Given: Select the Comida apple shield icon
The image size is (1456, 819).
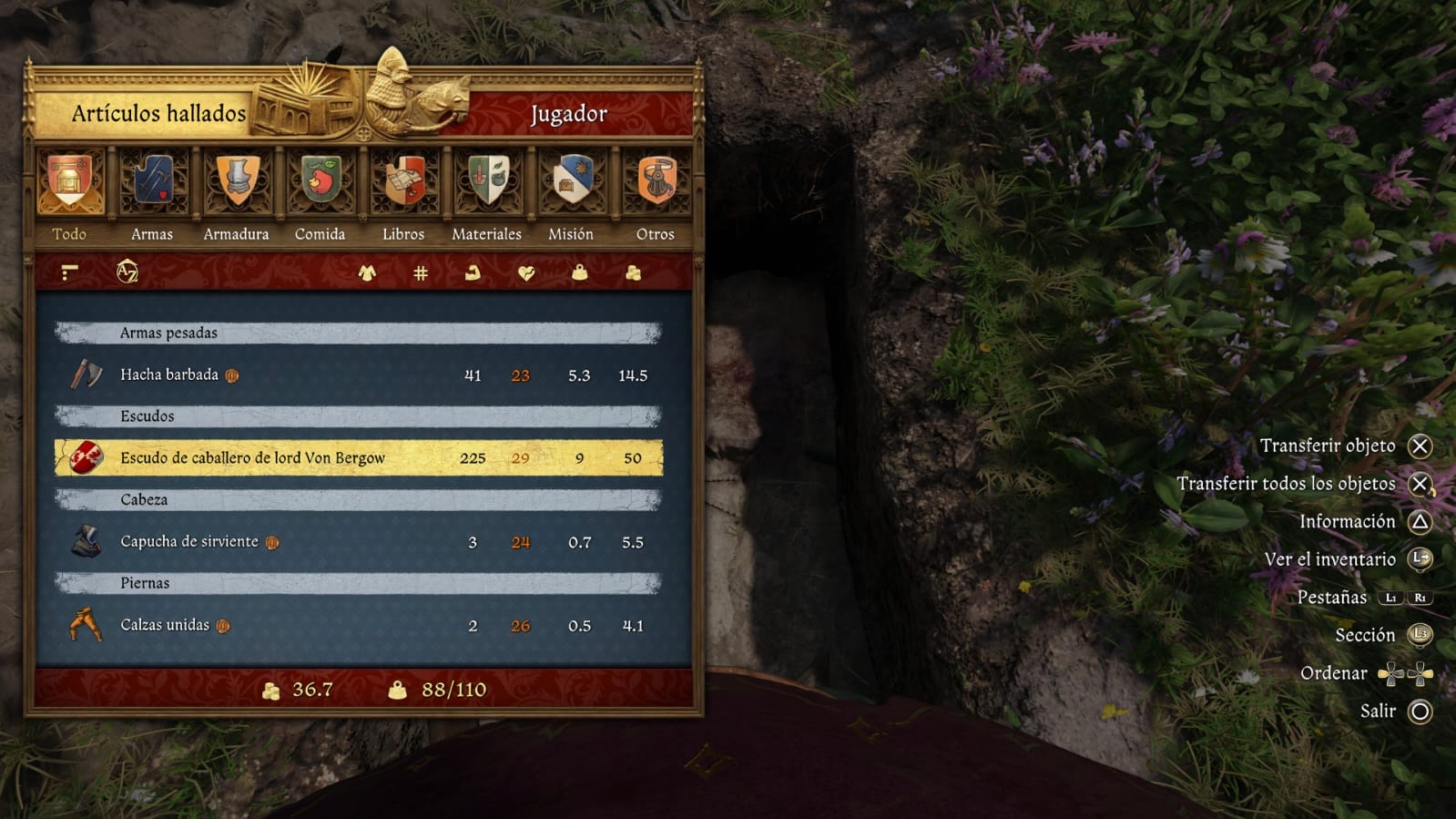Looking at the screenshot, I should [x=319, y=182].
